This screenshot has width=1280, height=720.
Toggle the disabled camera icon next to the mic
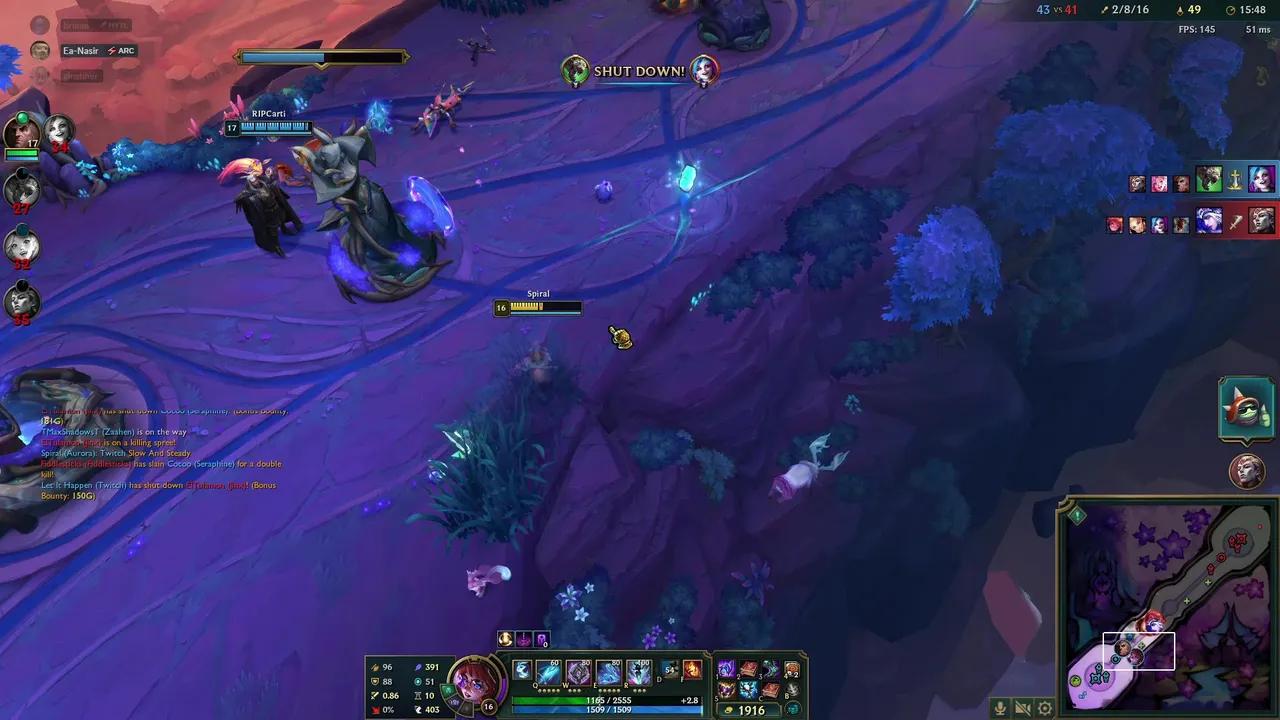tap(1024, 708)
